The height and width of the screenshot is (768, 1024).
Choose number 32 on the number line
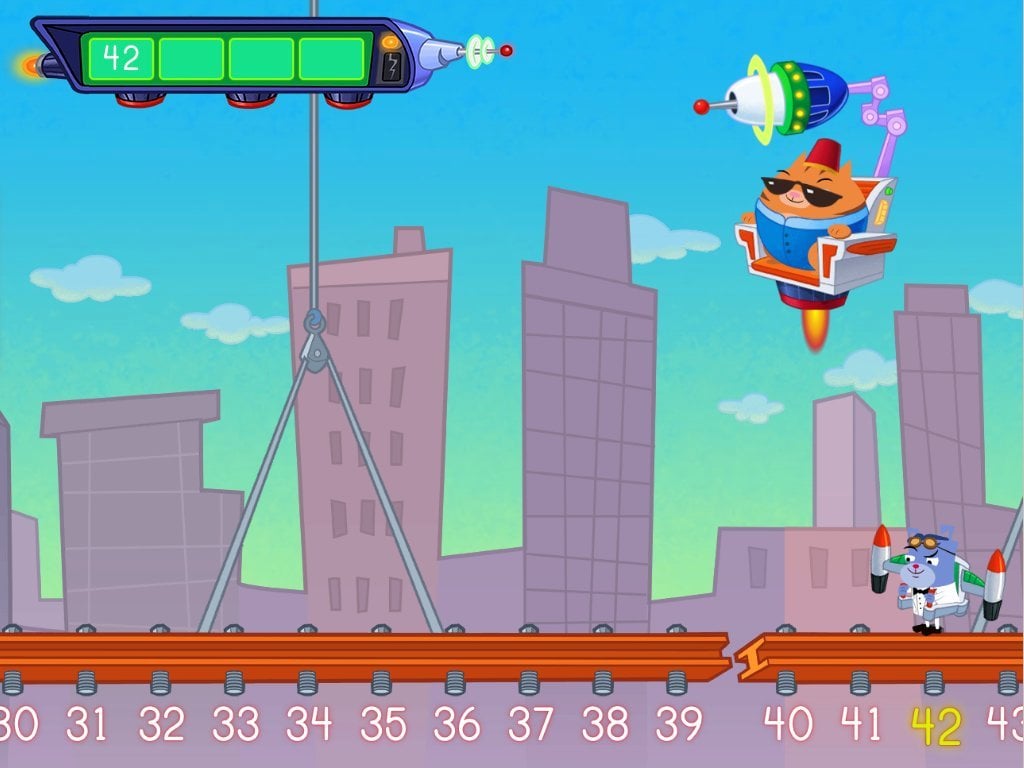point(161,724)
